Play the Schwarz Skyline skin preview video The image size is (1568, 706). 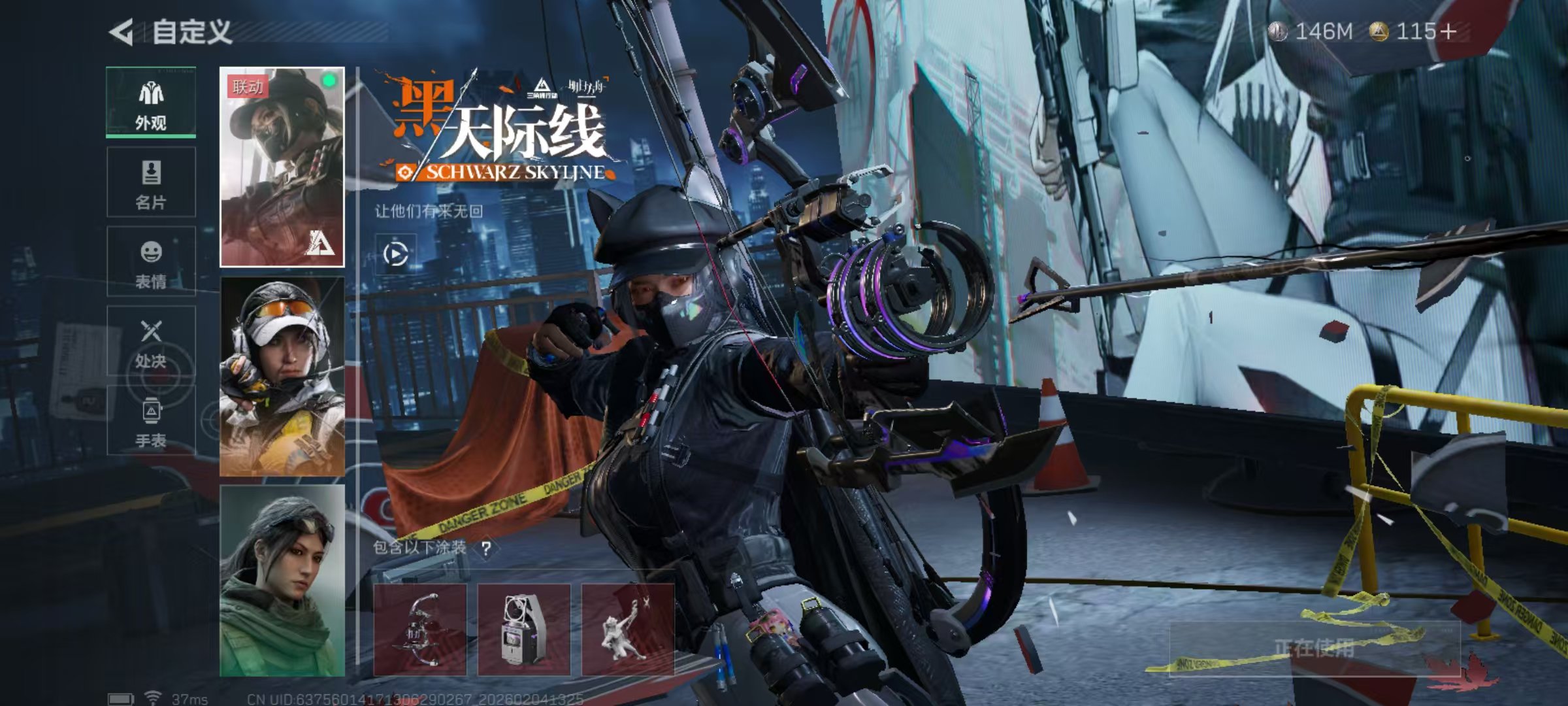(396, 254)
